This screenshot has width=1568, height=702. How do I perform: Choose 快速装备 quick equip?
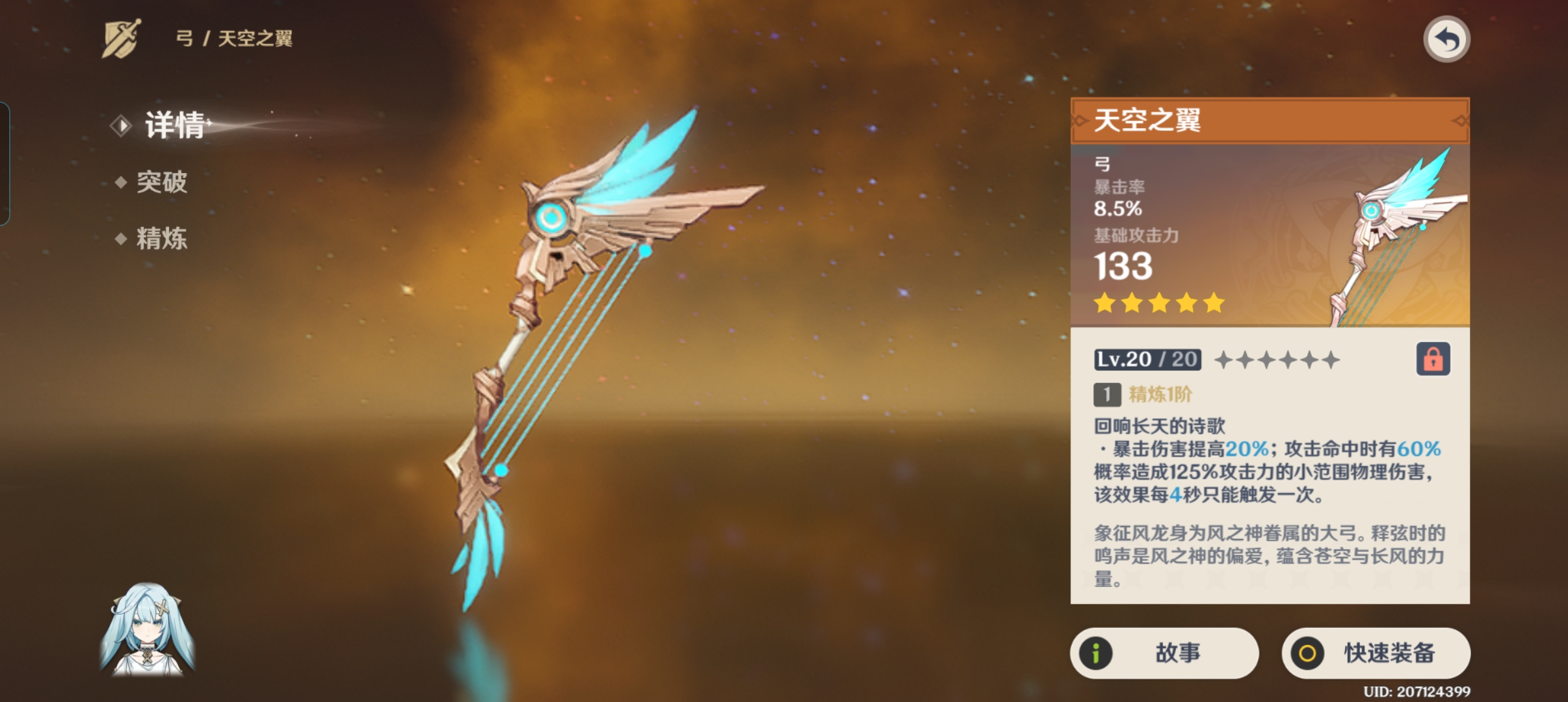1376,653
